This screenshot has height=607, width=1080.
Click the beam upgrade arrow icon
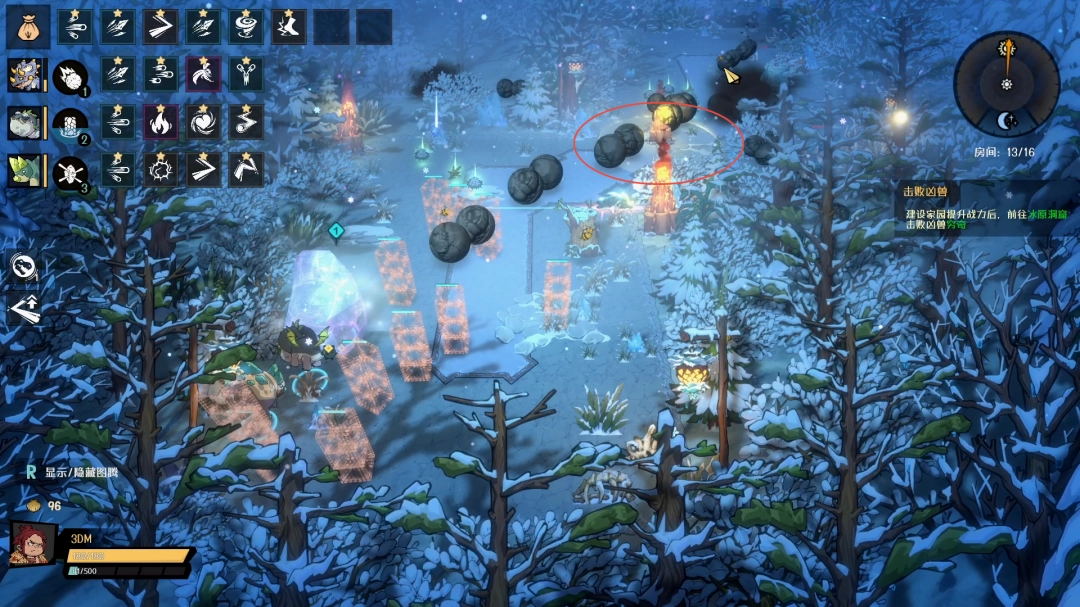pos(24,308)
